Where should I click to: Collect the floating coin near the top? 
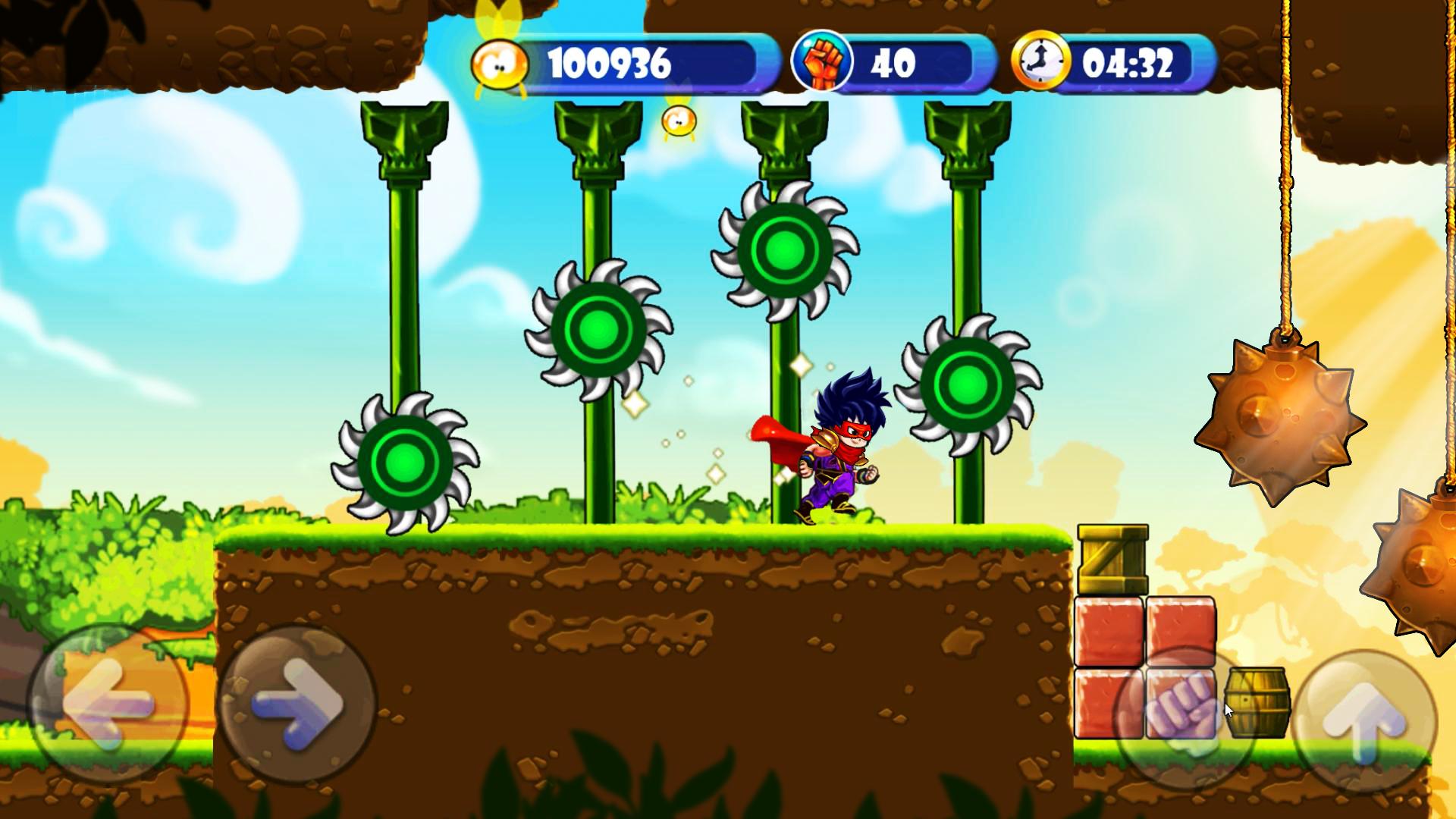(x=677, y=121)
